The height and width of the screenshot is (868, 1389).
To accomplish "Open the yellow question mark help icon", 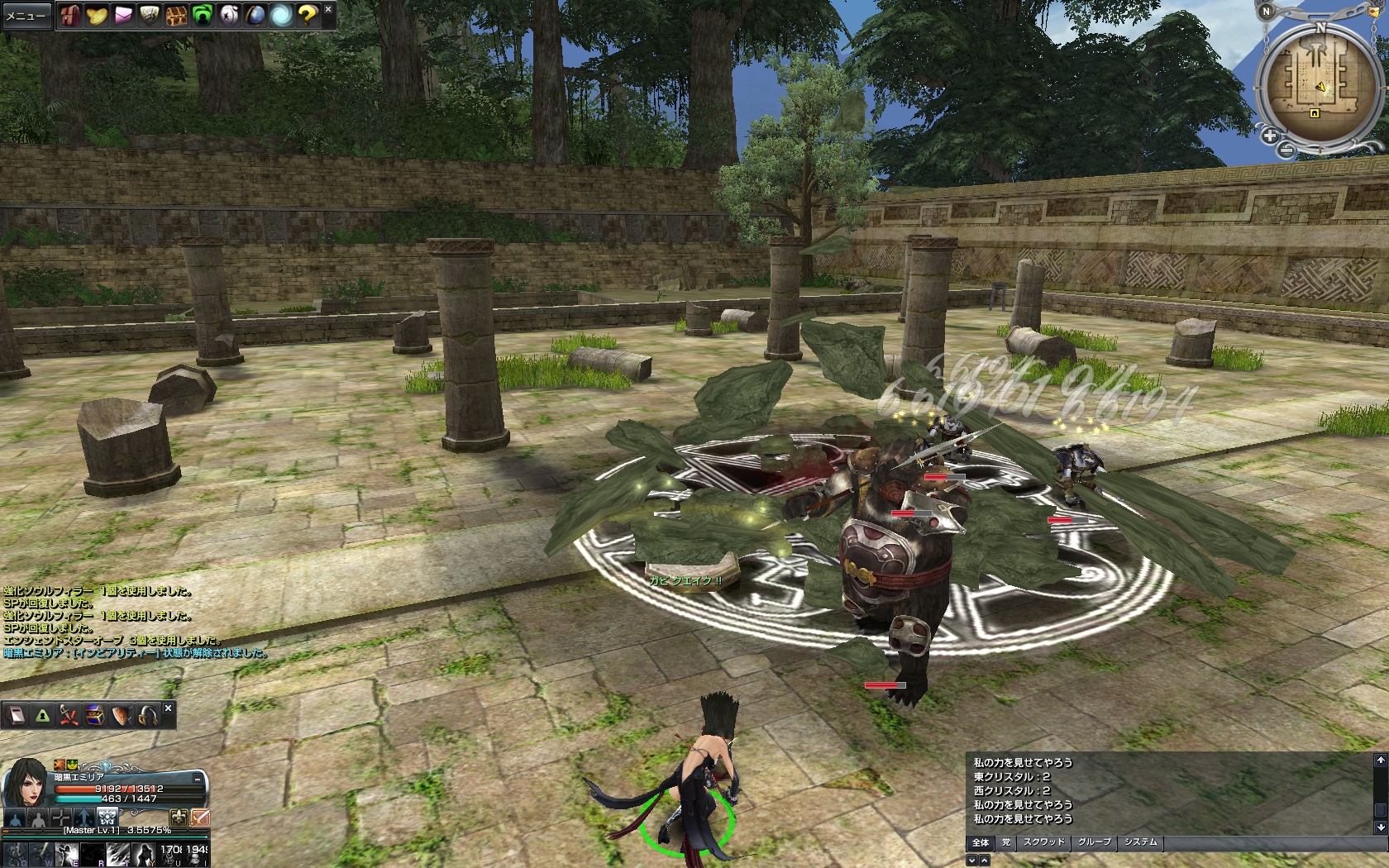I will tap(308, 16).
